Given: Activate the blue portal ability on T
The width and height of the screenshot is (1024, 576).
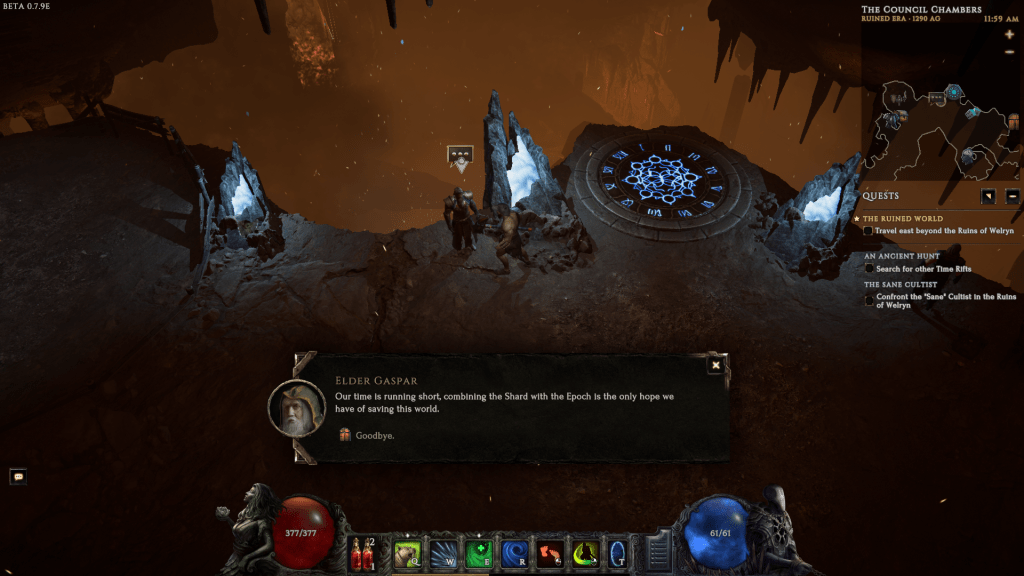Looking at the screenshot, I should (x=618, y=552).
